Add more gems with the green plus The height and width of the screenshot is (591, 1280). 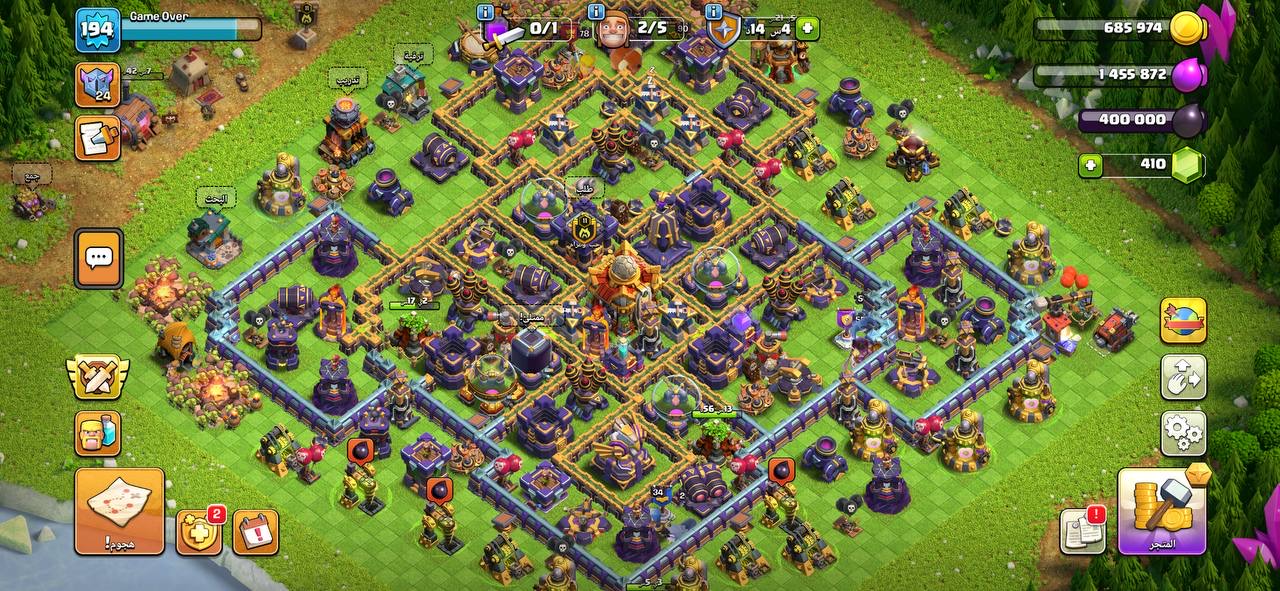1092,164
